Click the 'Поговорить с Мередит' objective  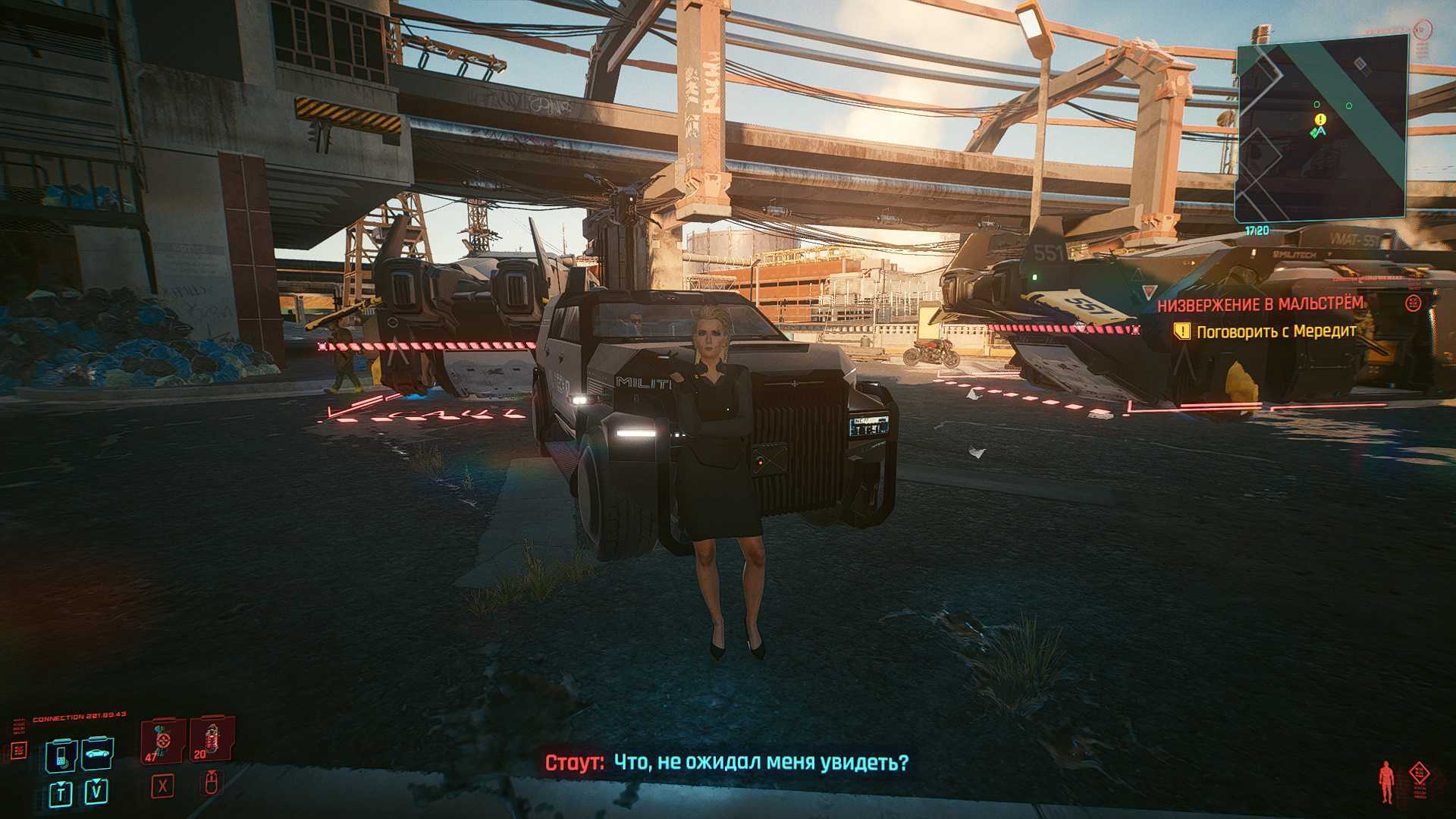pyautogui.click(x=1276, y=331)
